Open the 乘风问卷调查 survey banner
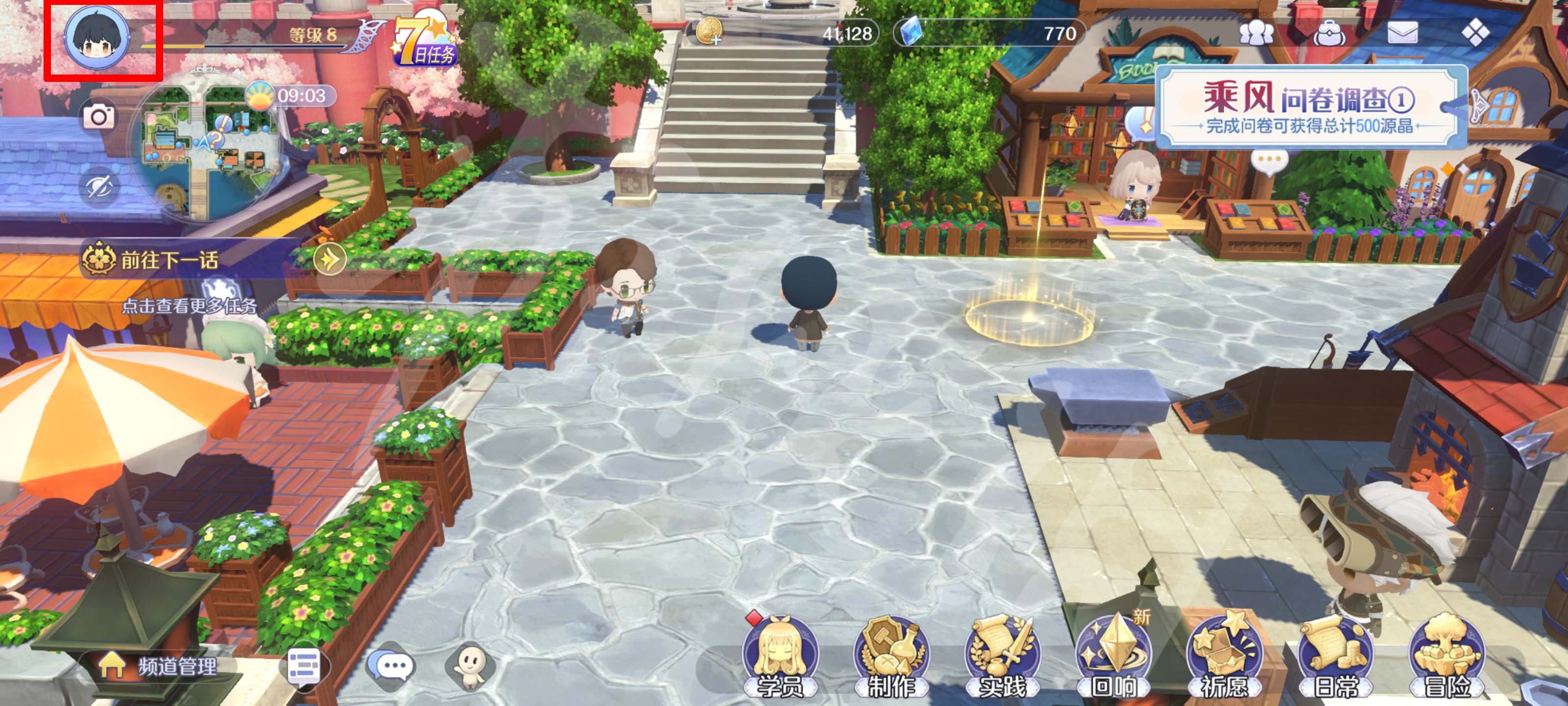 pos(1309,108)
